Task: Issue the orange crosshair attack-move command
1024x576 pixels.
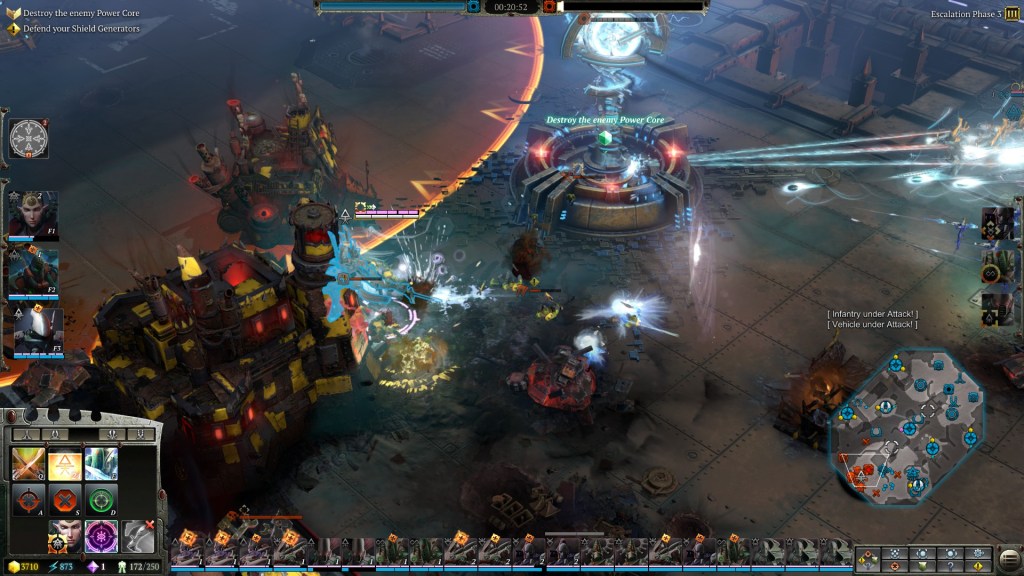Action: coord(27,500)
